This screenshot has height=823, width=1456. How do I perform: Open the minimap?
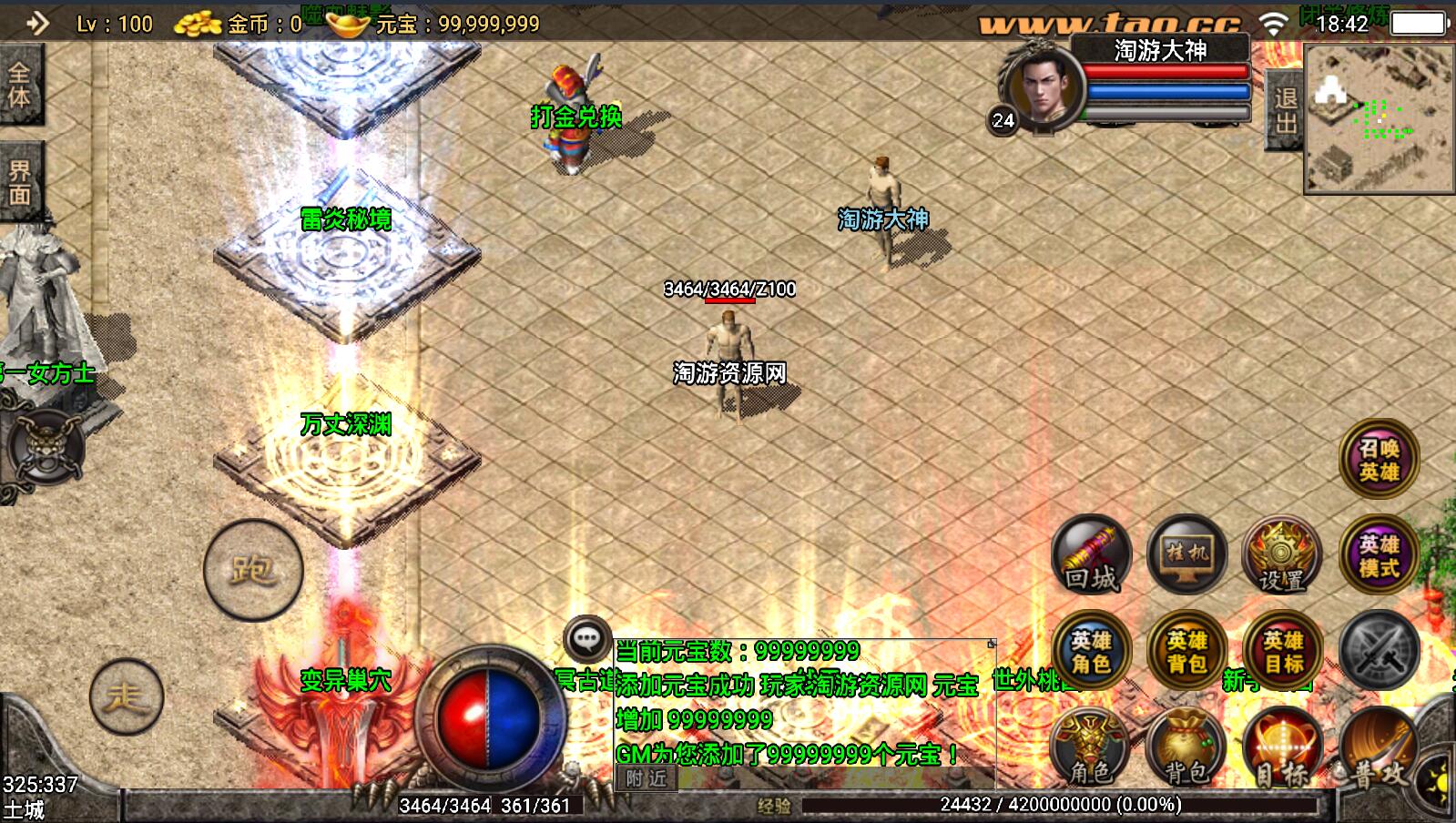pos(1379,118)
